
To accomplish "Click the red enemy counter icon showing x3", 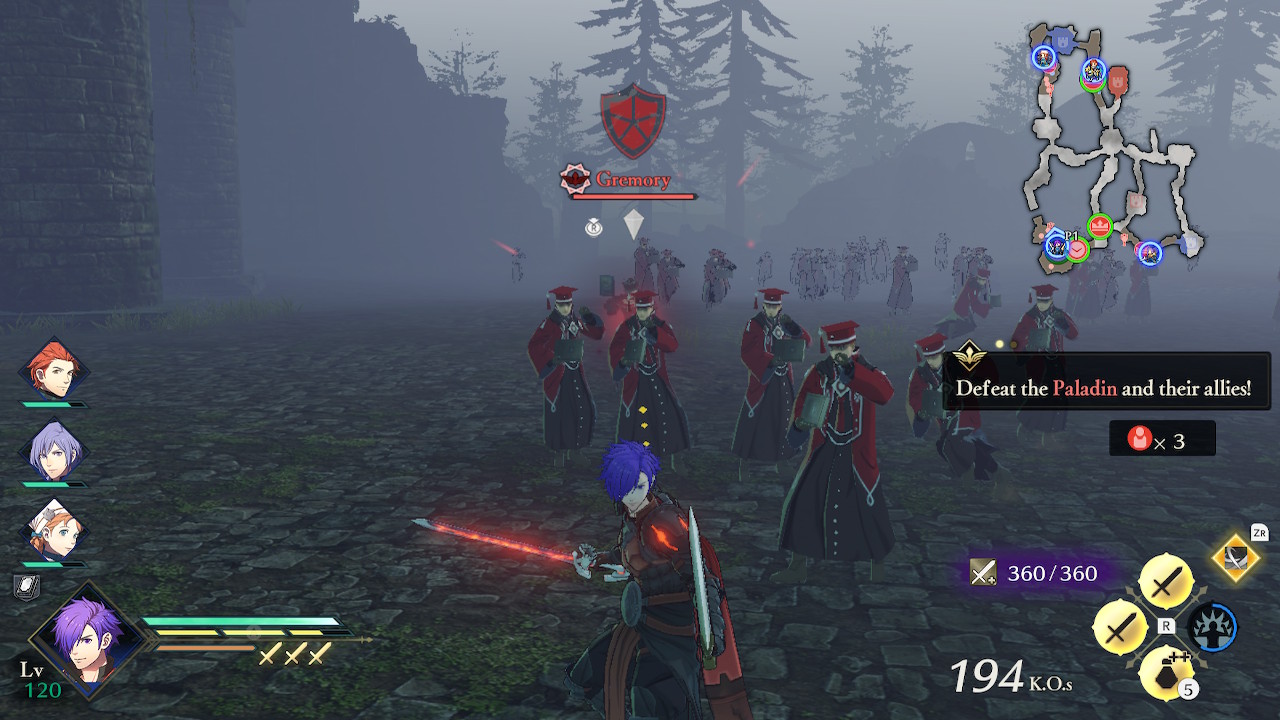I will 1141,438.
